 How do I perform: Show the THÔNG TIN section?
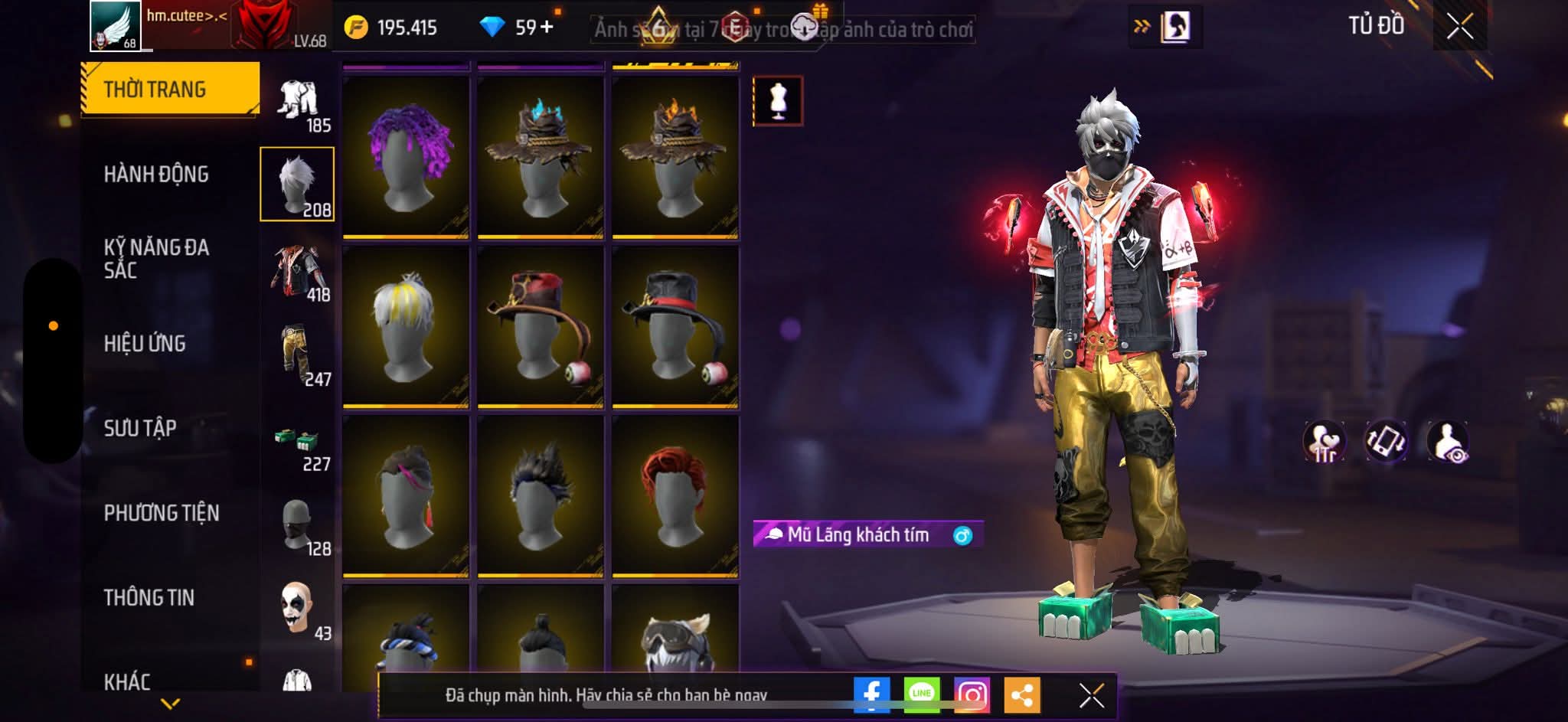(x=149, y=597)
